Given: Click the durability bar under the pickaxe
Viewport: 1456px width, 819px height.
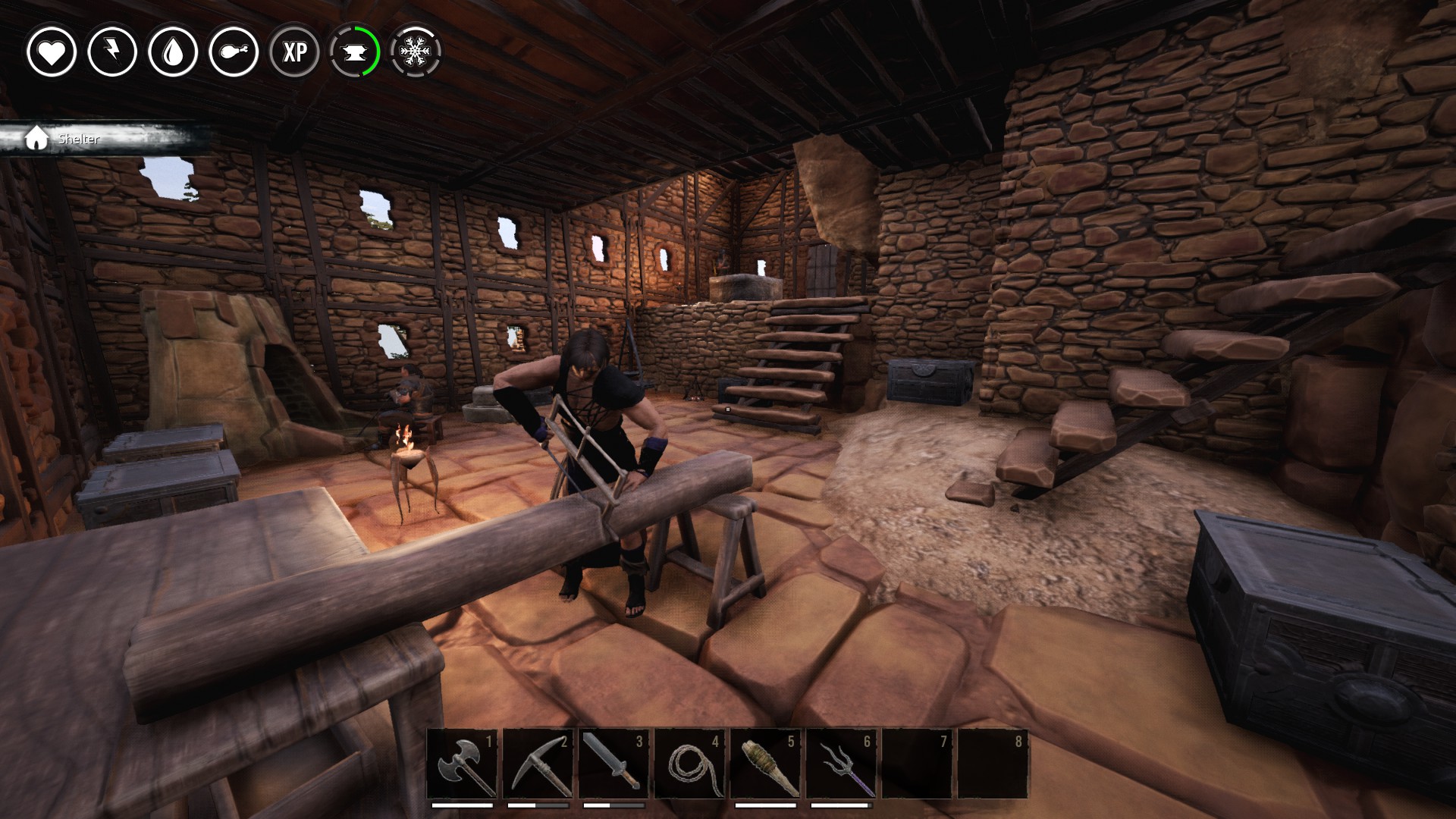Looking at the screenshot, I should (537, 807).
